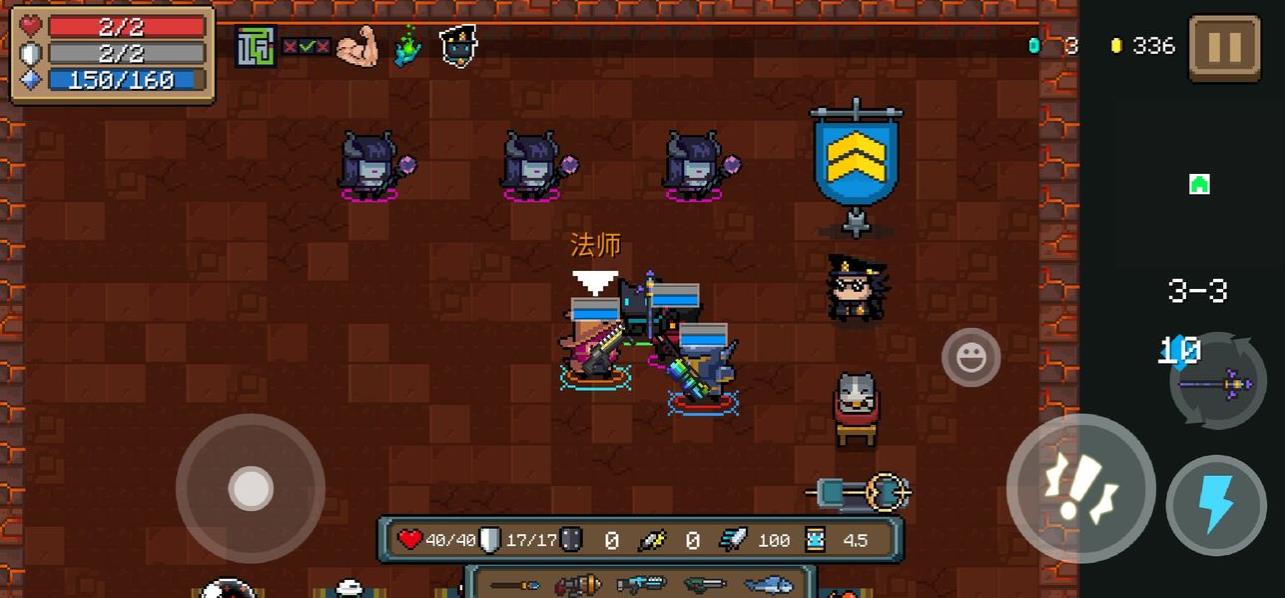The image size is (1285, 598).
Task: Tap the main attack button
Action: [1080, 489]
